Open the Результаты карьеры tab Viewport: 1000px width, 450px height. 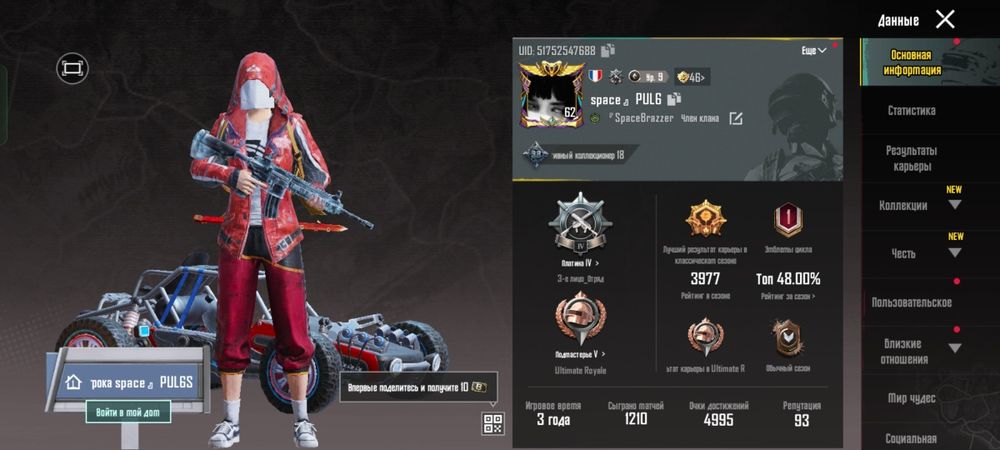(x=911, y=158)
